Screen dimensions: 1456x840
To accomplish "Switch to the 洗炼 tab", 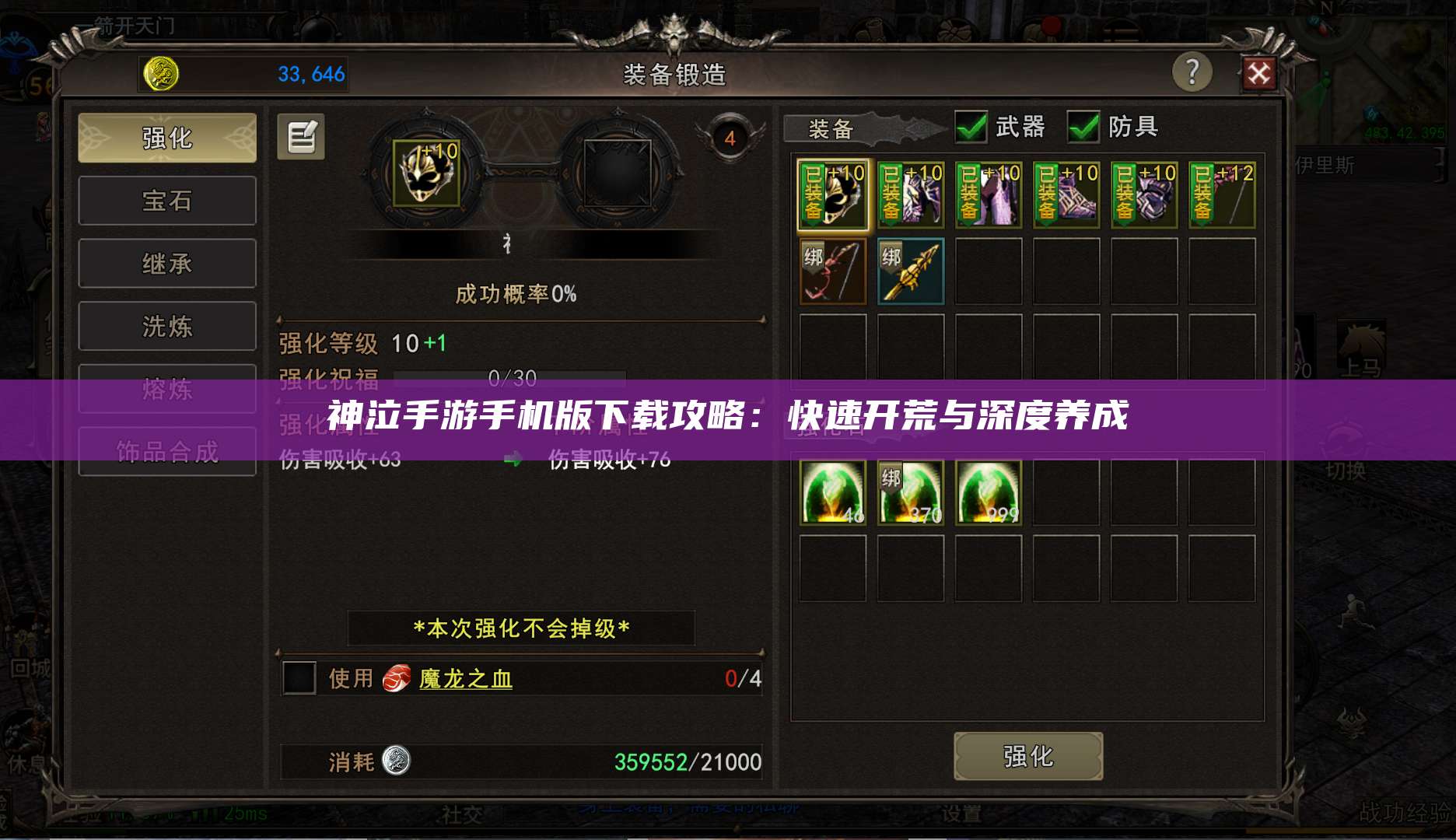I will pyautogui.click(x=166, y=325).
